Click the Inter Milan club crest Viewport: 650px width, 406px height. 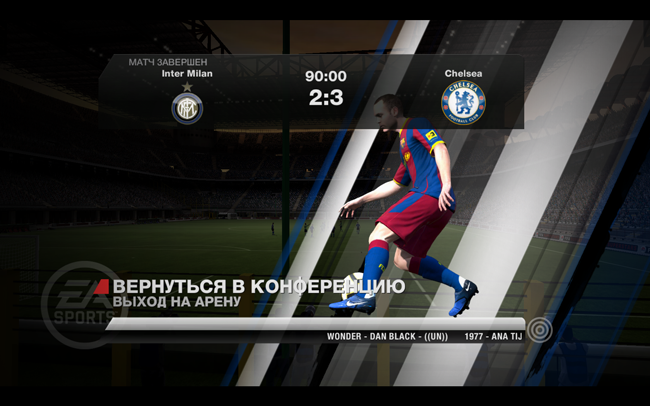(x=187, y=107)
